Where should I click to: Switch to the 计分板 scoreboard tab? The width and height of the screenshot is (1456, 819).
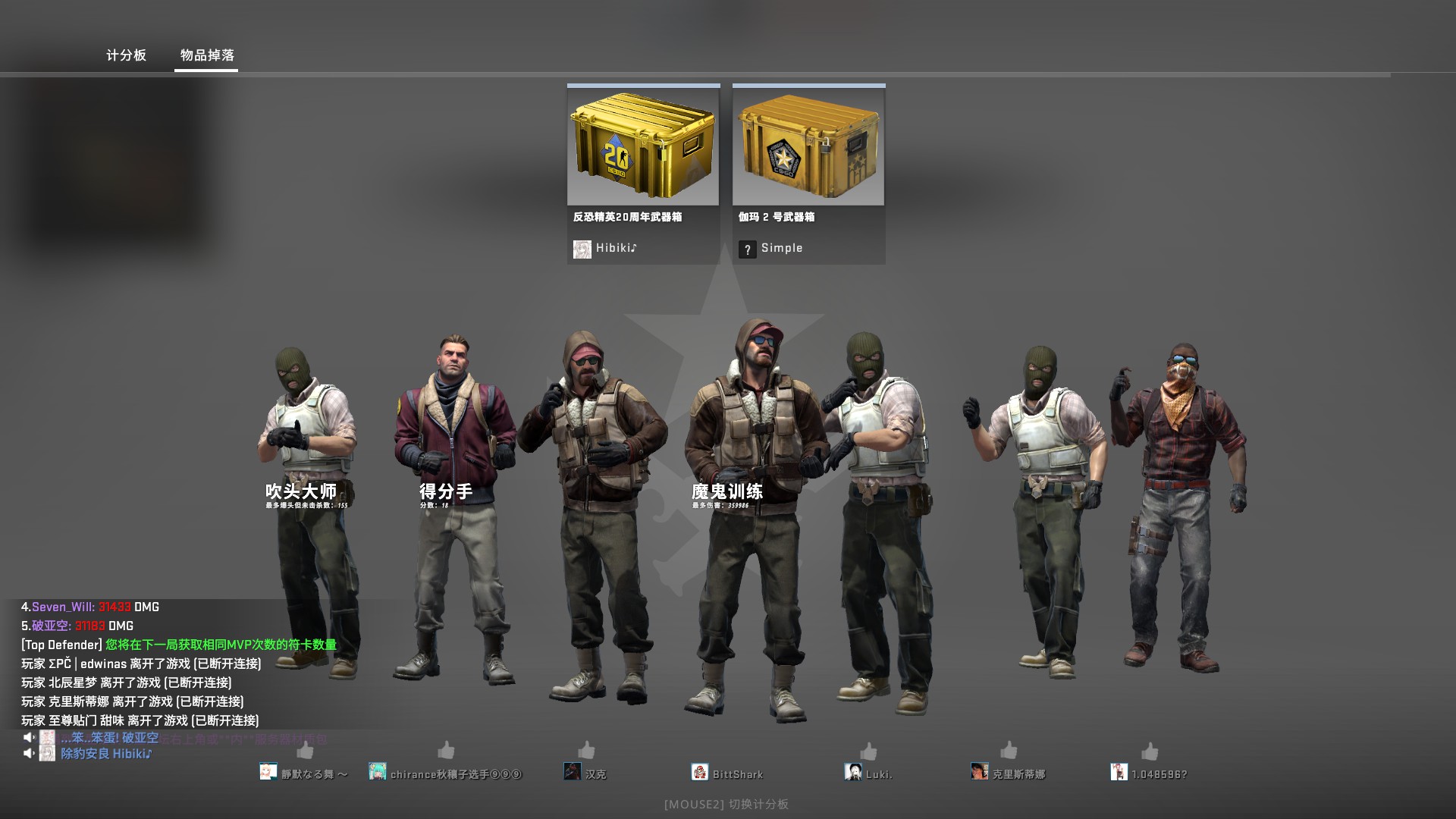pos(126,55)
